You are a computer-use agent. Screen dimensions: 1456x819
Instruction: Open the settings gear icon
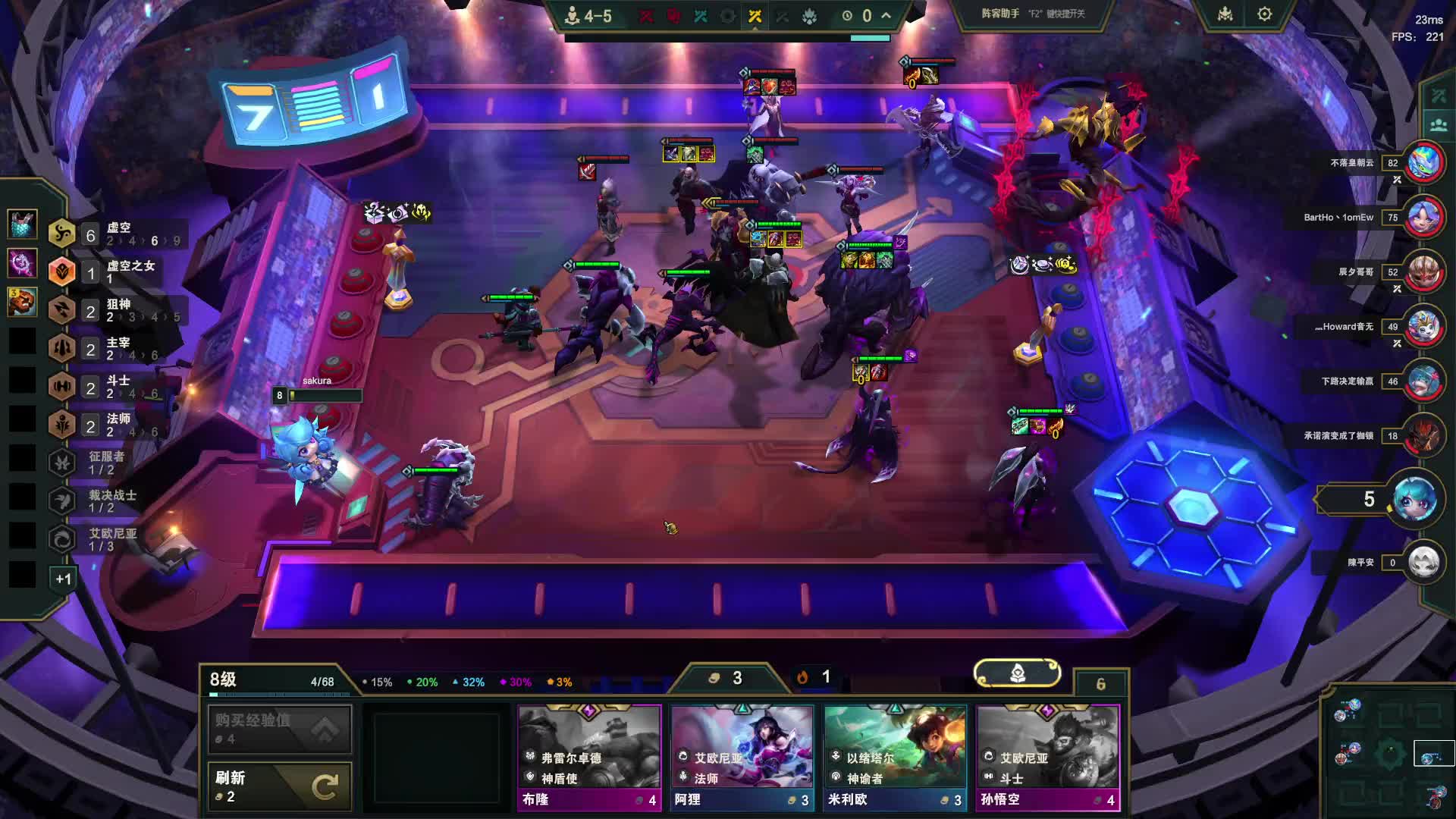click(1264, 14)
